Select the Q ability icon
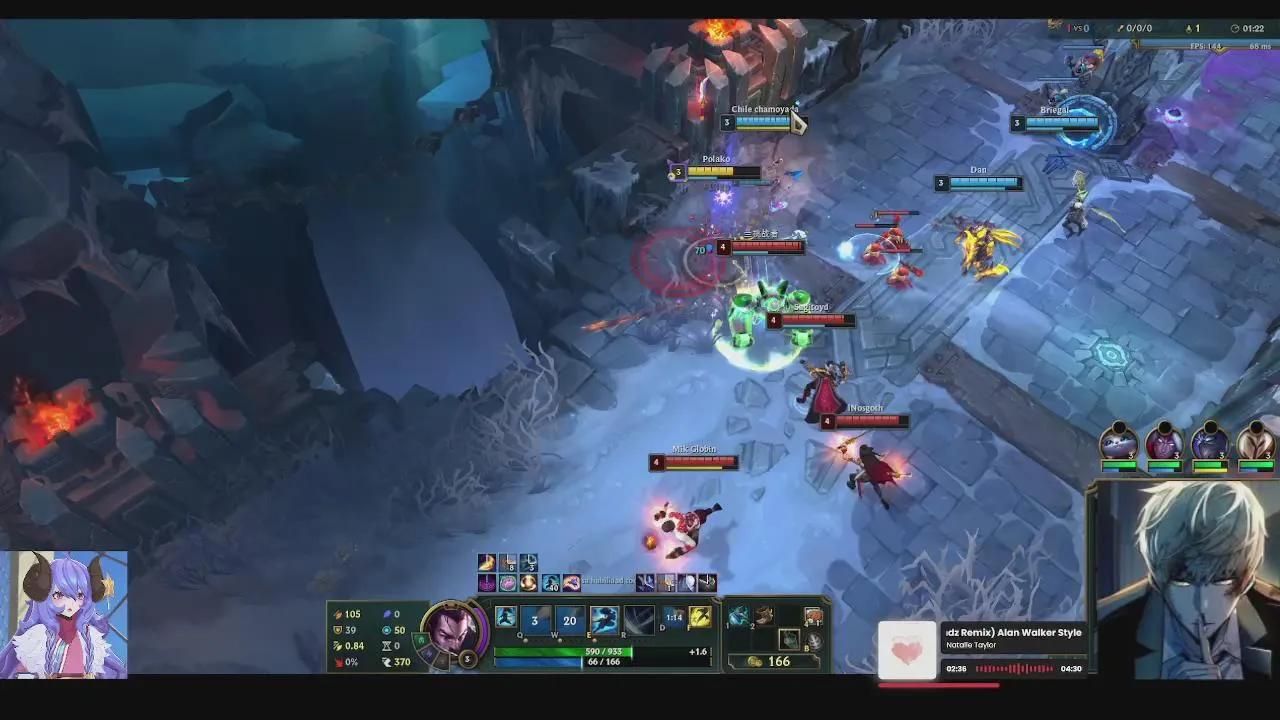Screen dimensions: 1280x720 535,618
